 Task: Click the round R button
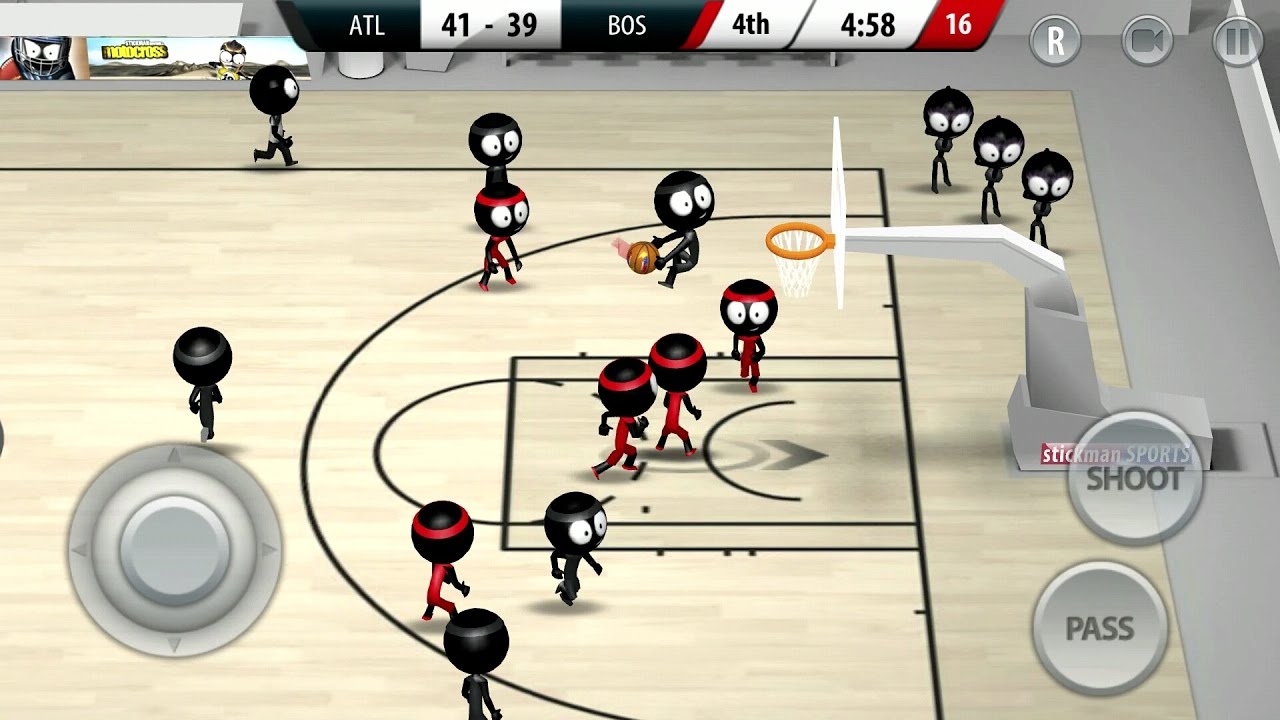click(x=1055, y=41)
